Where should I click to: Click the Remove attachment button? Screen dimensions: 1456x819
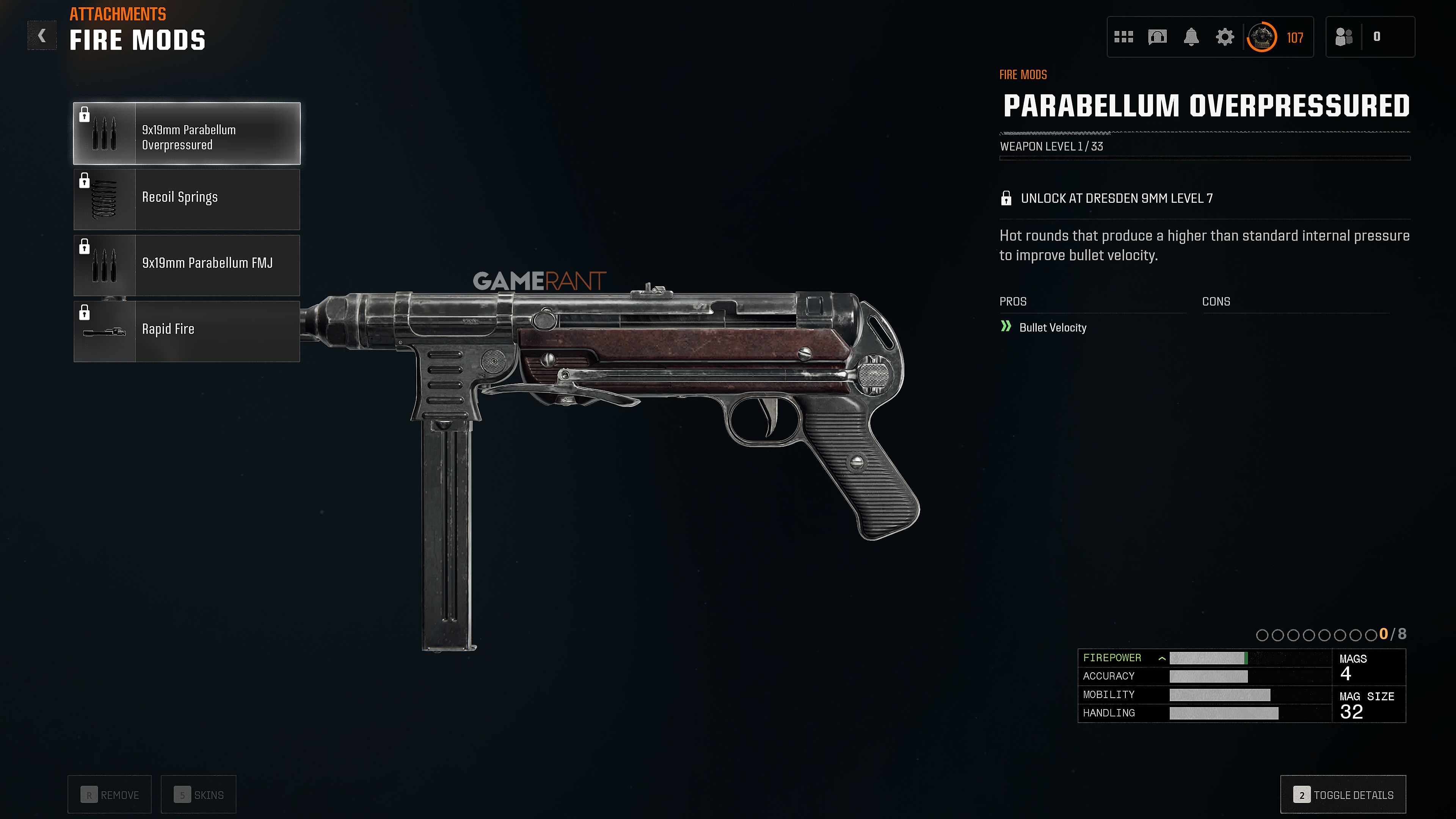tap(110, 795)
